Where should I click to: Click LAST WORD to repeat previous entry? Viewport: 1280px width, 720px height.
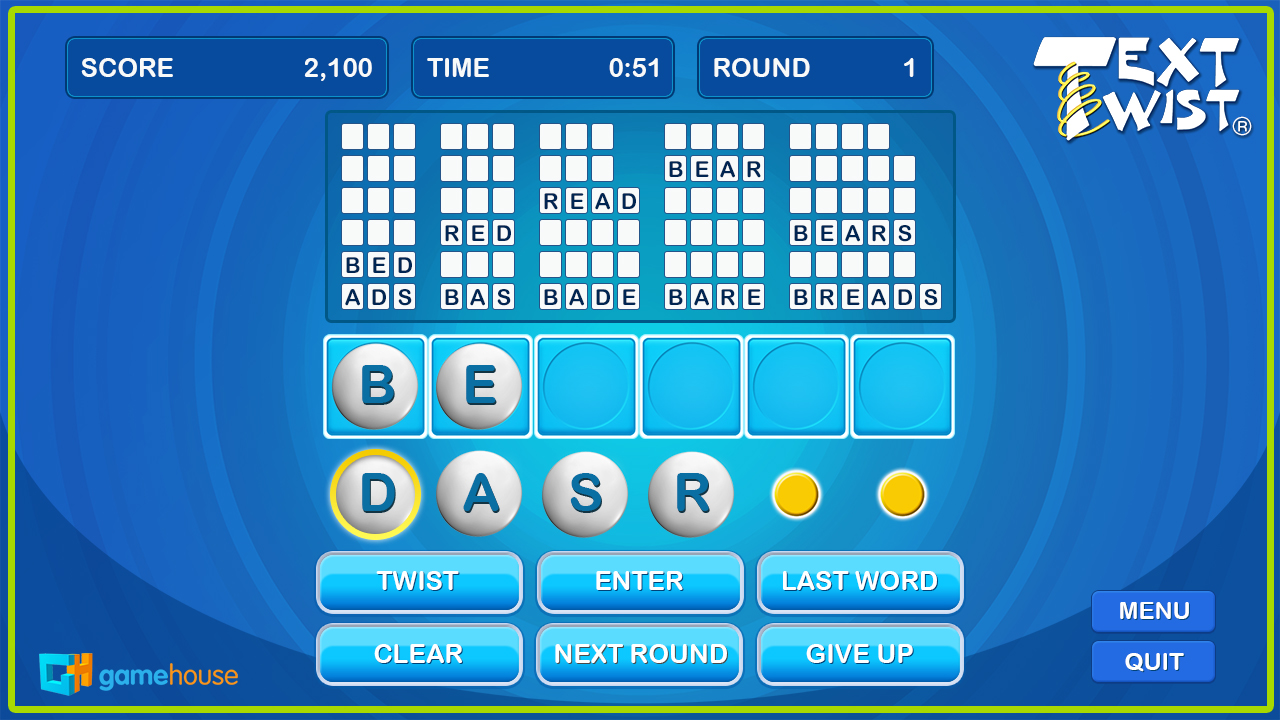pos(860,581)
